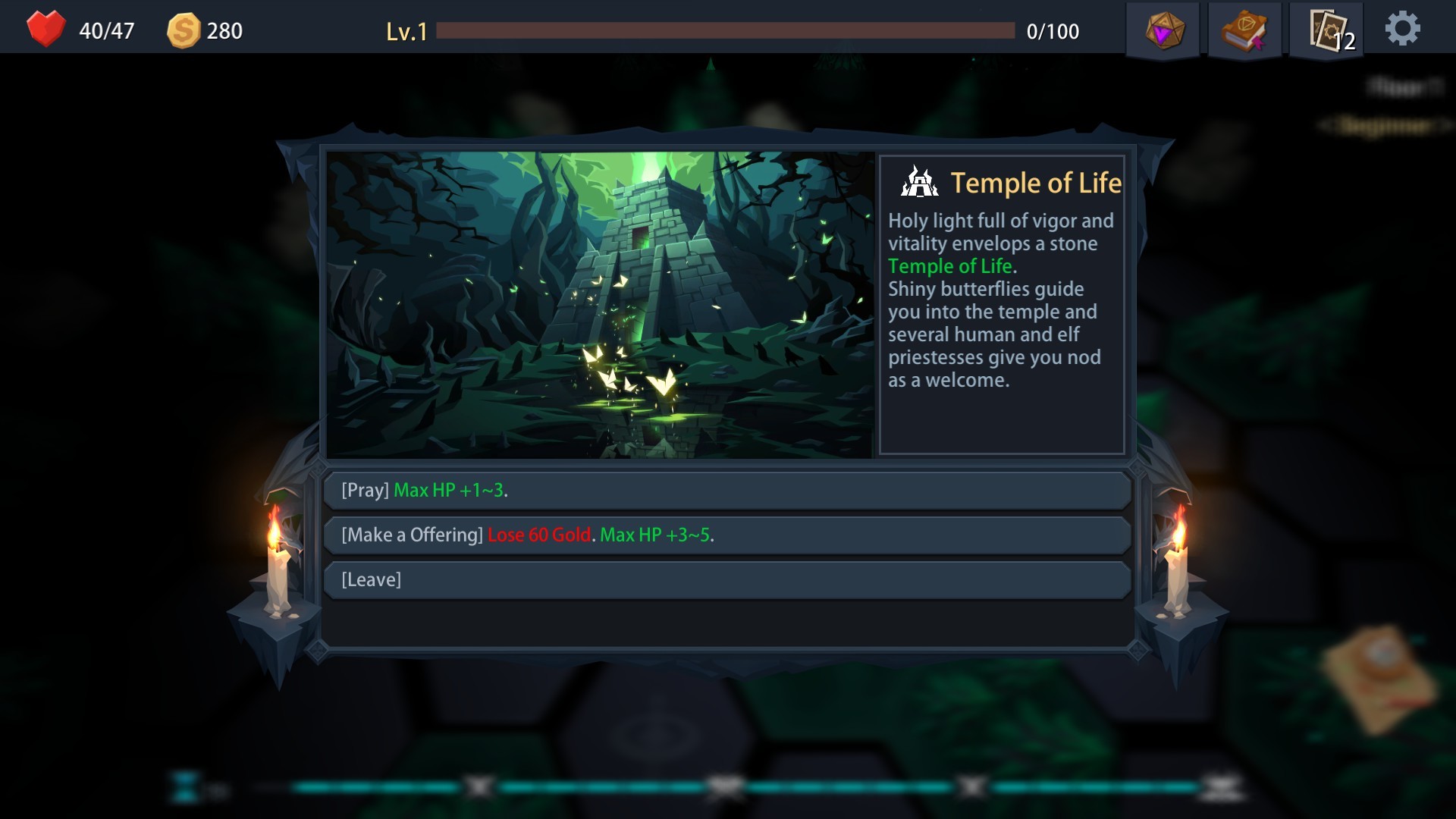Image resolution: width=1456 pixels, height=819 pixels.
Task: Select the first battle marker on the route track
Action: (x=478, y=787)
